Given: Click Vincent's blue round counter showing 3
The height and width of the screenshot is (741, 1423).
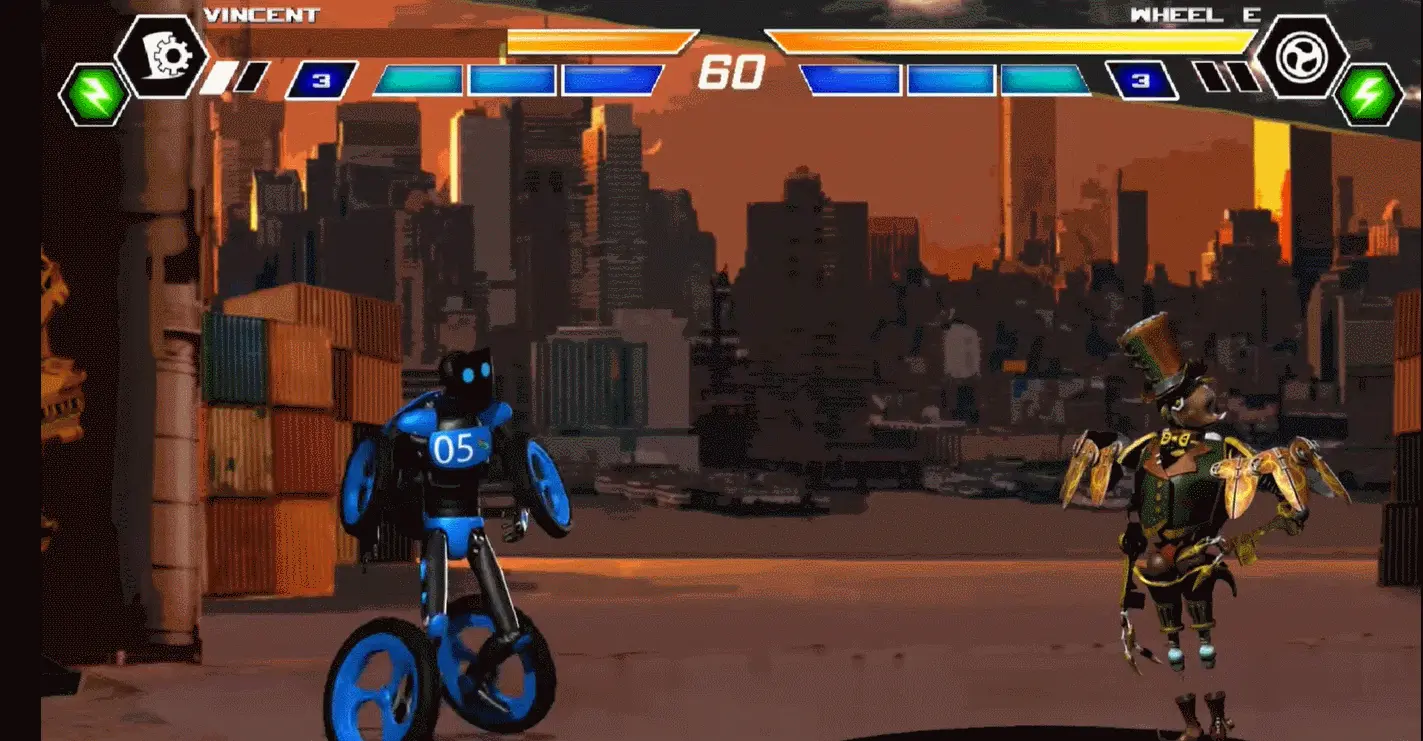Looking at the screenshot, I should (x=321, y=78).
